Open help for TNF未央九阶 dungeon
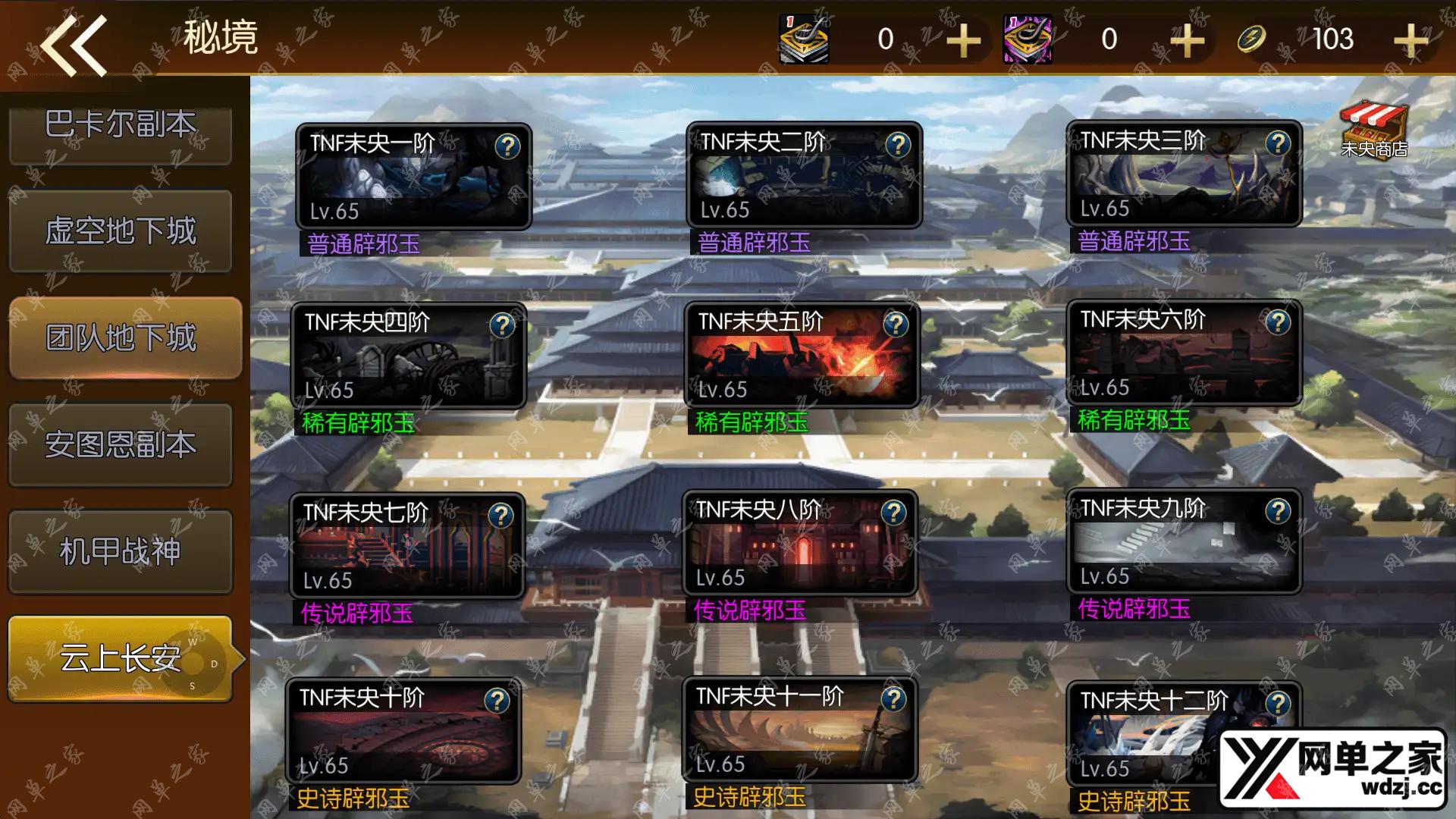The image size is (1456, 819). point(1279,511)
